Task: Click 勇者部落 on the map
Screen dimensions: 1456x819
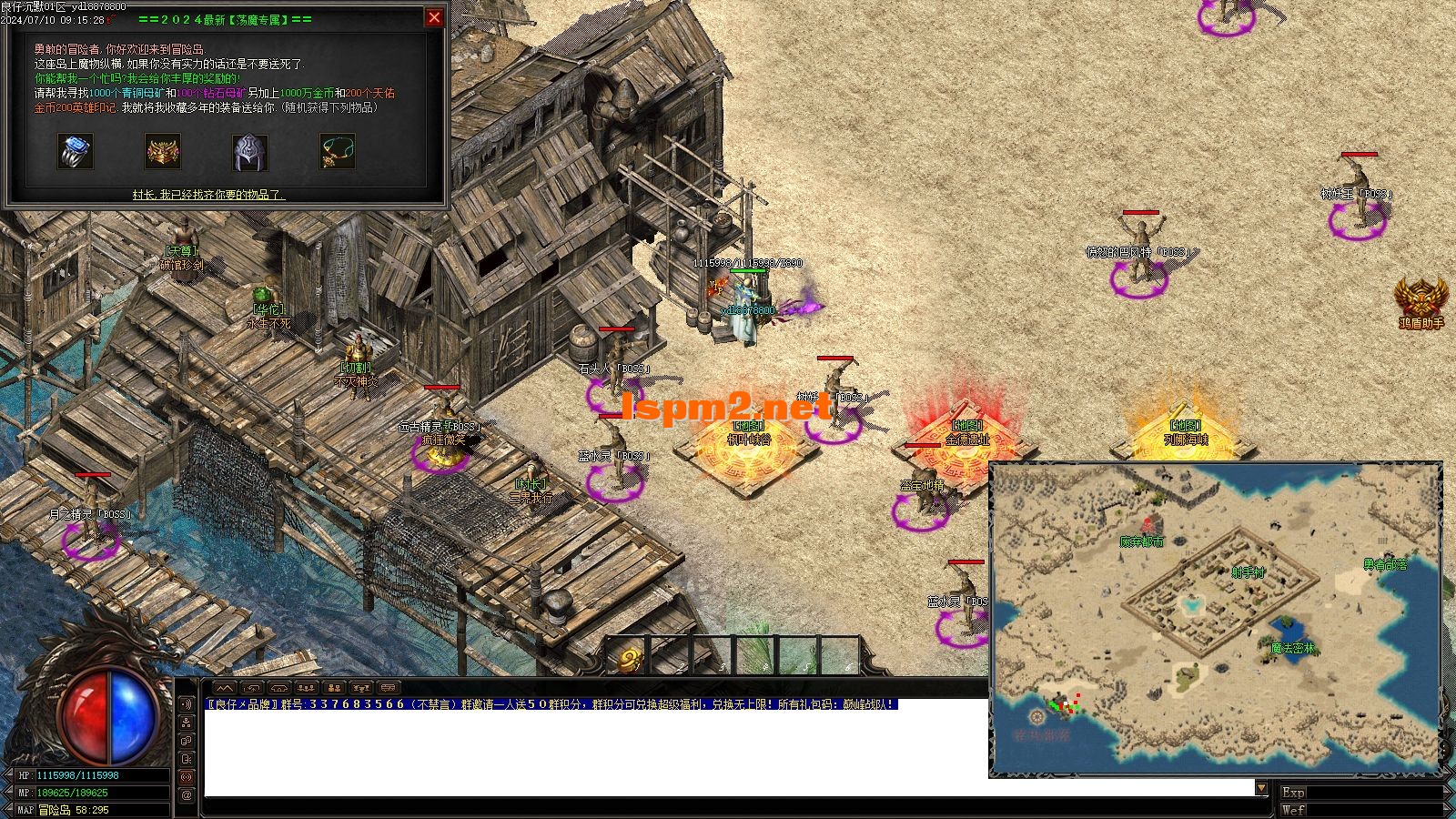Action: coord(1384,564)
